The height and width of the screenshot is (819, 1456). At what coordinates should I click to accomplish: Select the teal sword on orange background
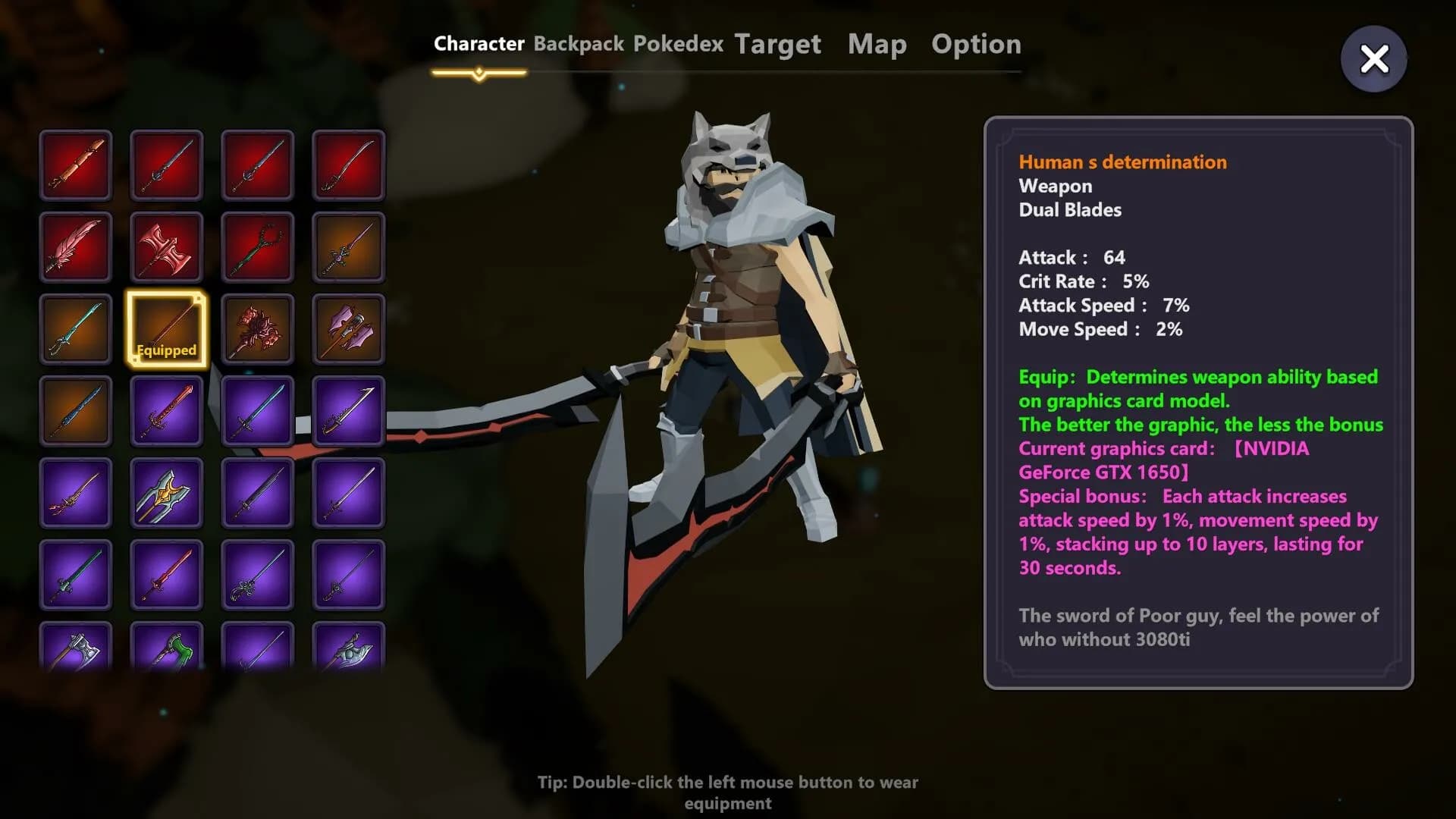click(76, 329)
